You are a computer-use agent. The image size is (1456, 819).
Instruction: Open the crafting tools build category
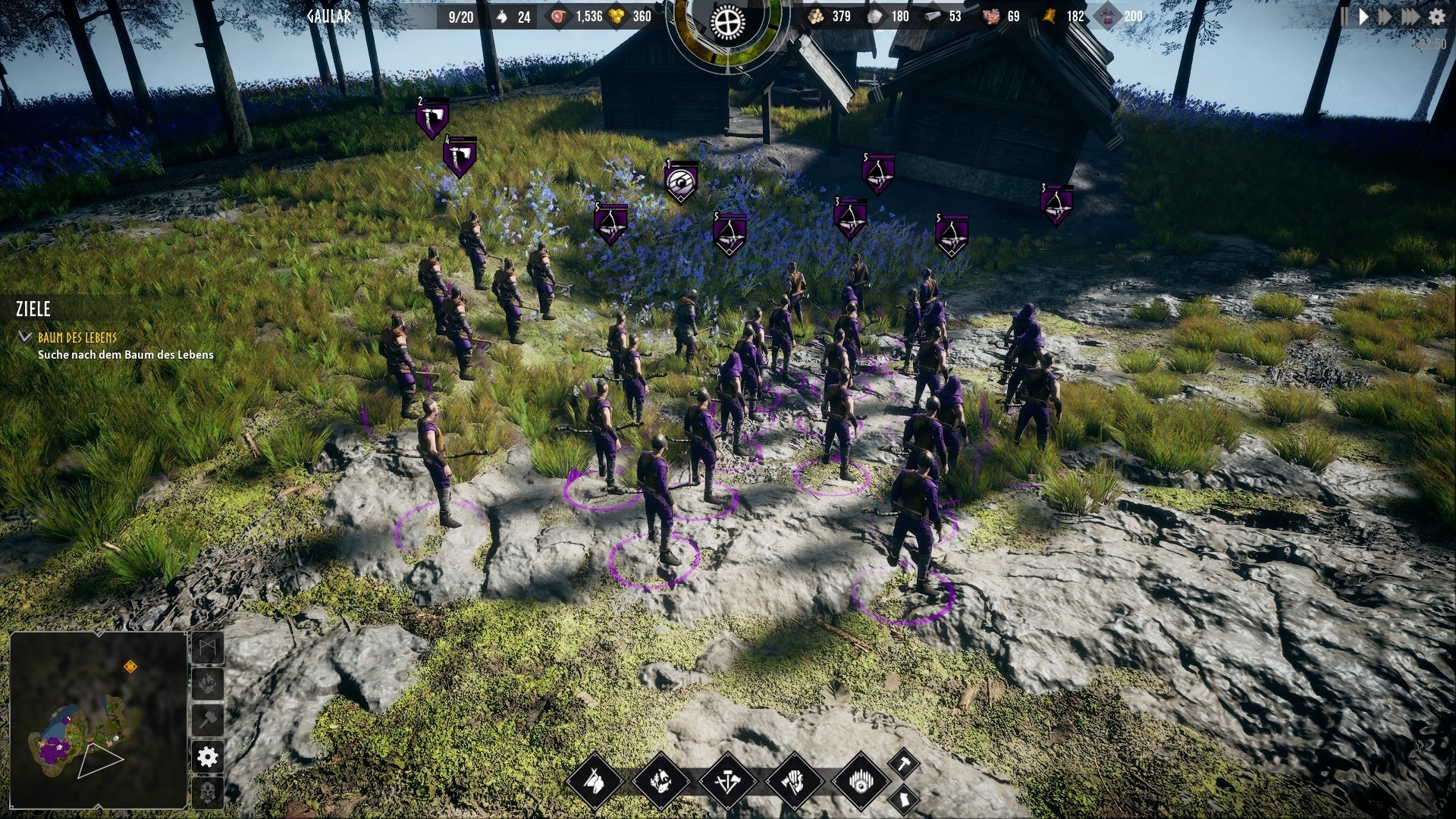(727, 780)
